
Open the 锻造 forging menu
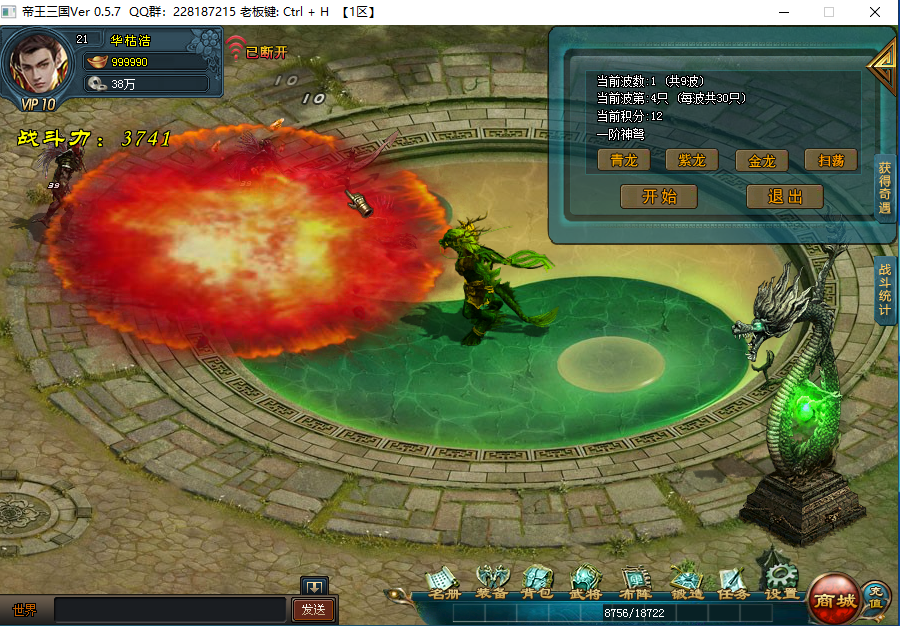pos(686,582)
